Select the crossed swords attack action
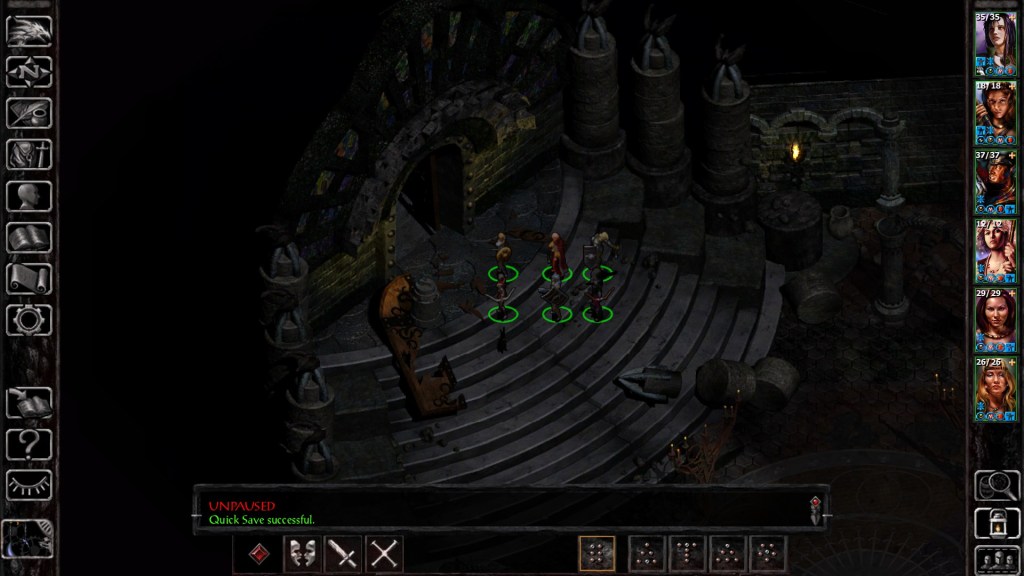The width and height of the screenshot is (1024, 576). click(383, 553)
